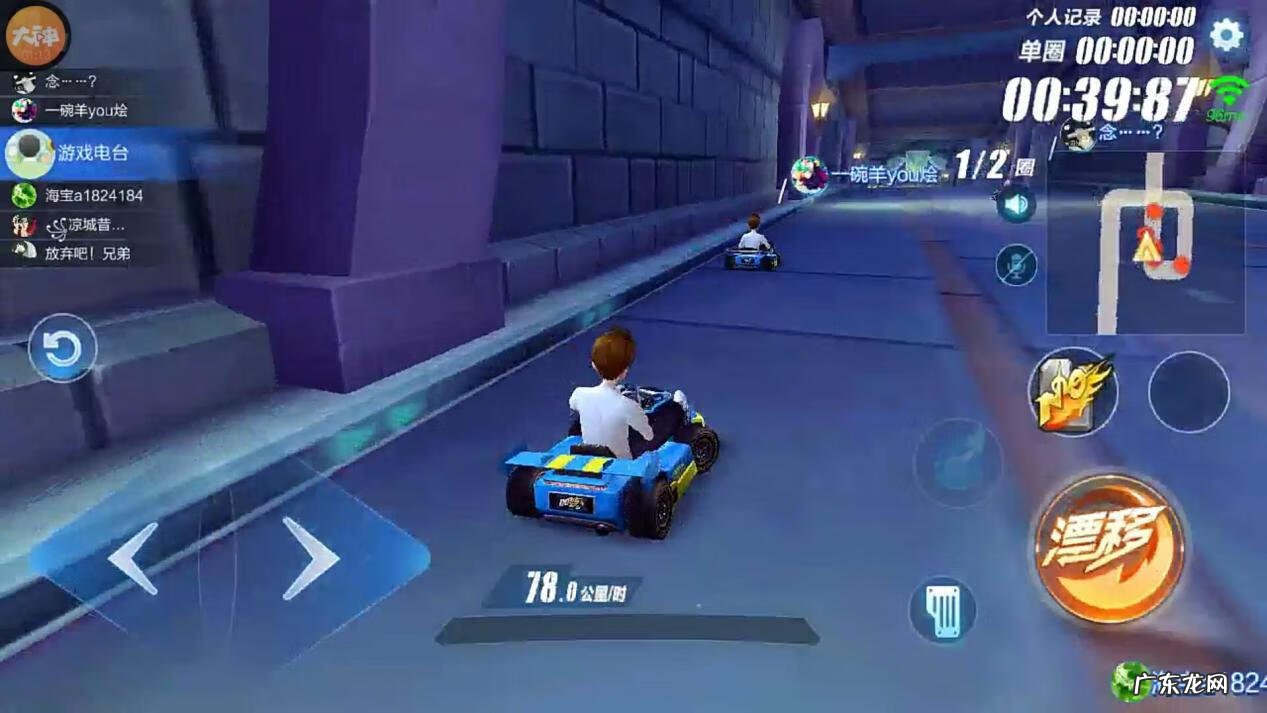Open the track minimap

point(1145,243)
